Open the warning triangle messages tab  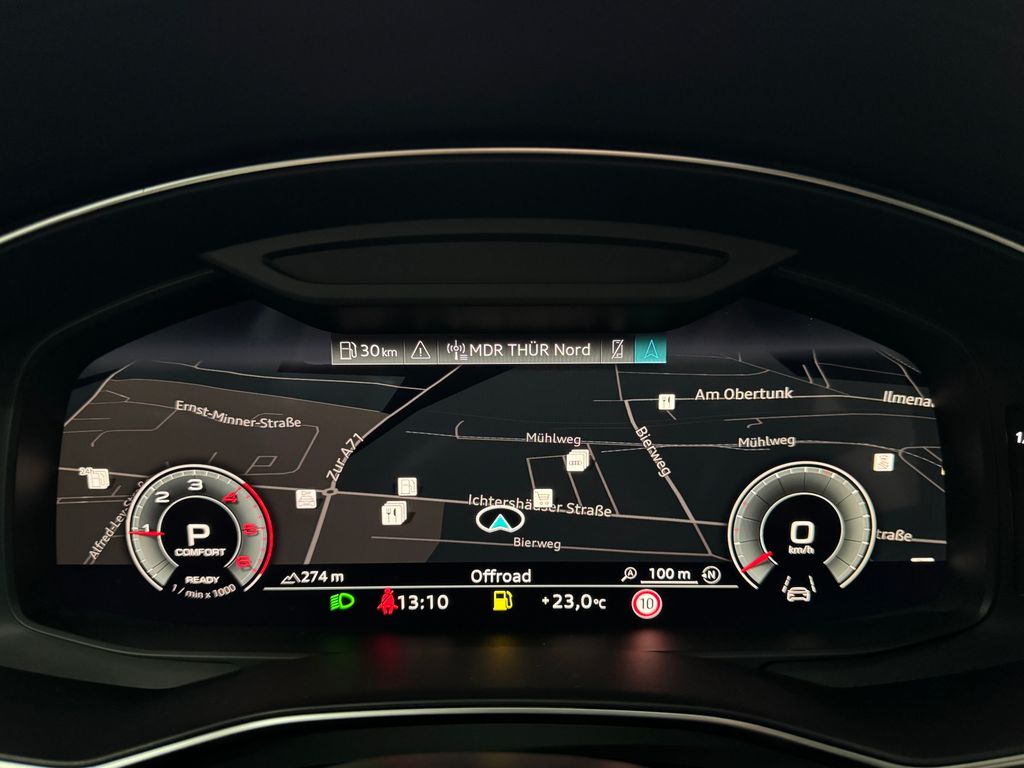421,350
